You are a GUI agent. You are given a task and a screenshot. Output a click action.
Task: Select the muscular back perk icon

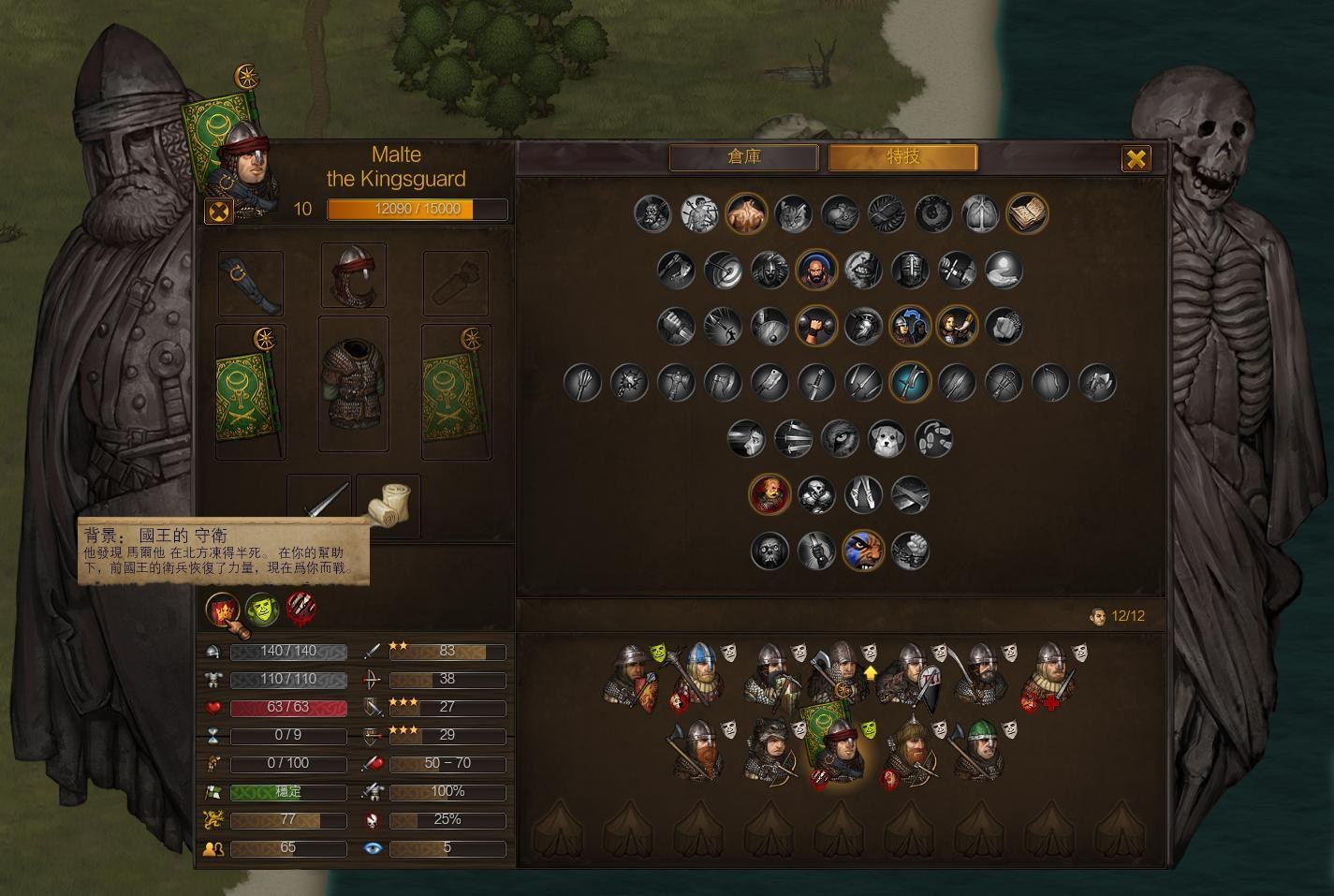coord(746,214)
